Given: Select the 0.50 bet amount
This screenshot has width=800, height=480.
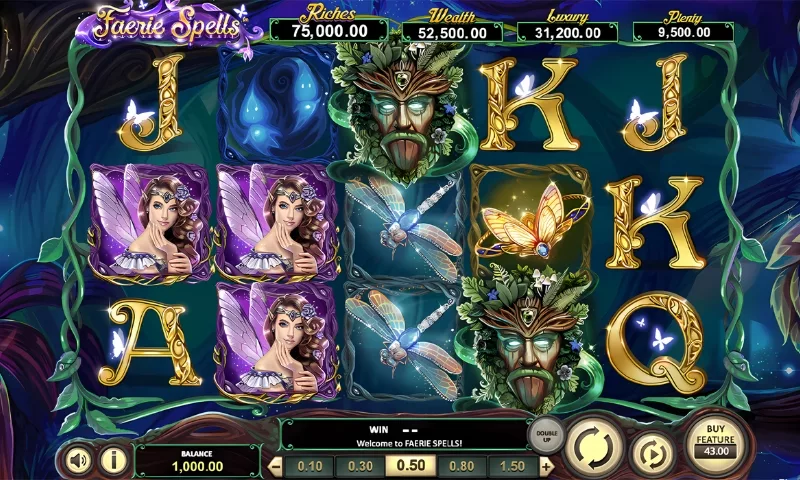Looking at the screenshot, I should pos(411,466).
